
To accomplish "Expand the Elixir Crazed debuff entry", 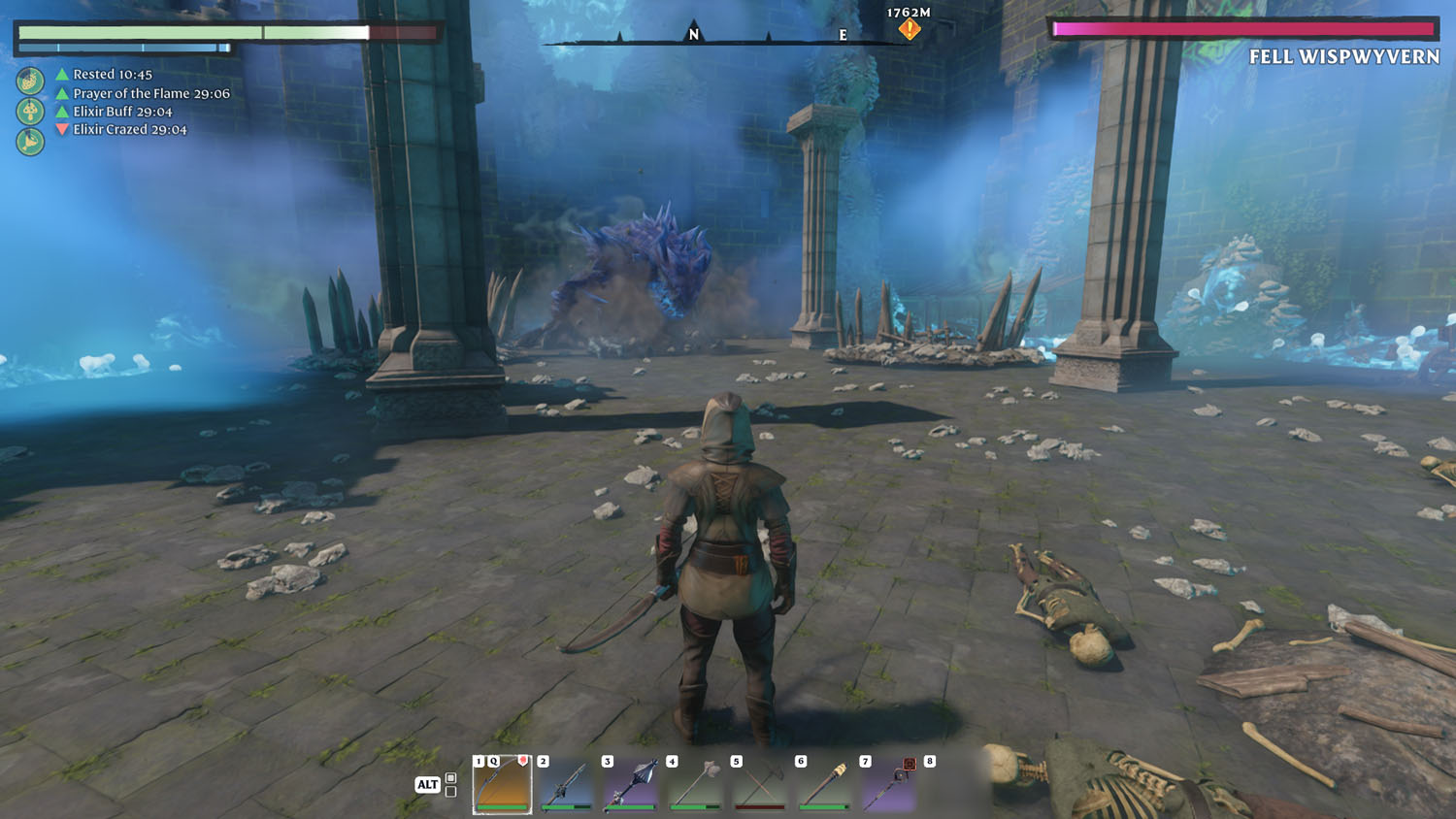I will click(116, 128).
